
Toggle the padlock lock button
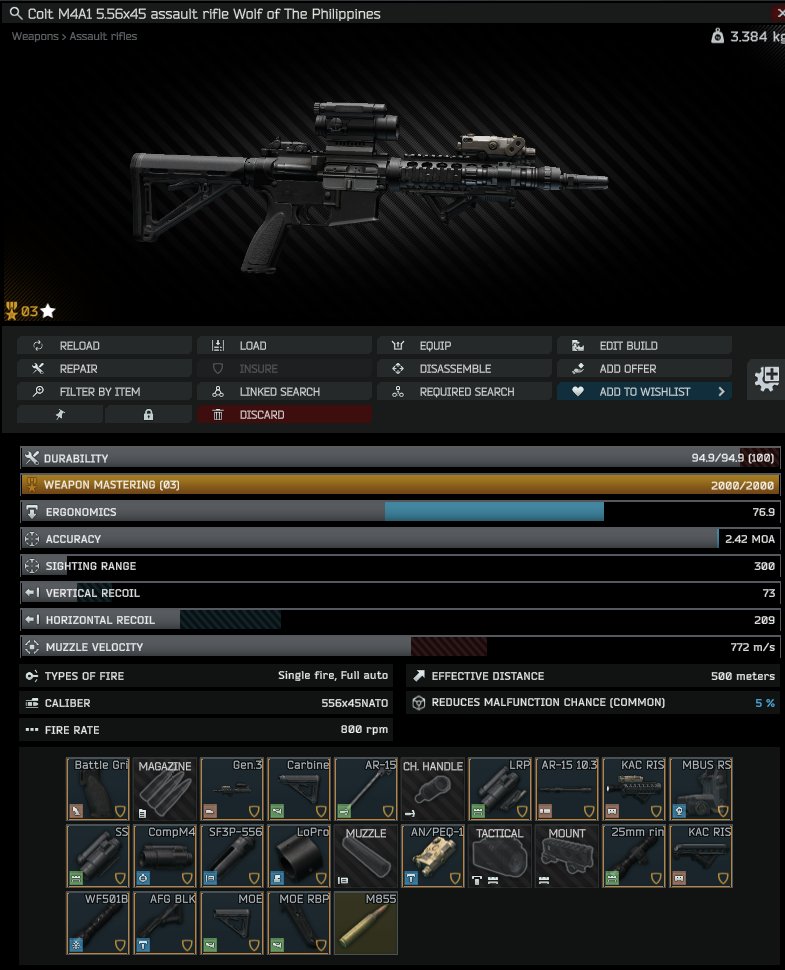point(148,415)
